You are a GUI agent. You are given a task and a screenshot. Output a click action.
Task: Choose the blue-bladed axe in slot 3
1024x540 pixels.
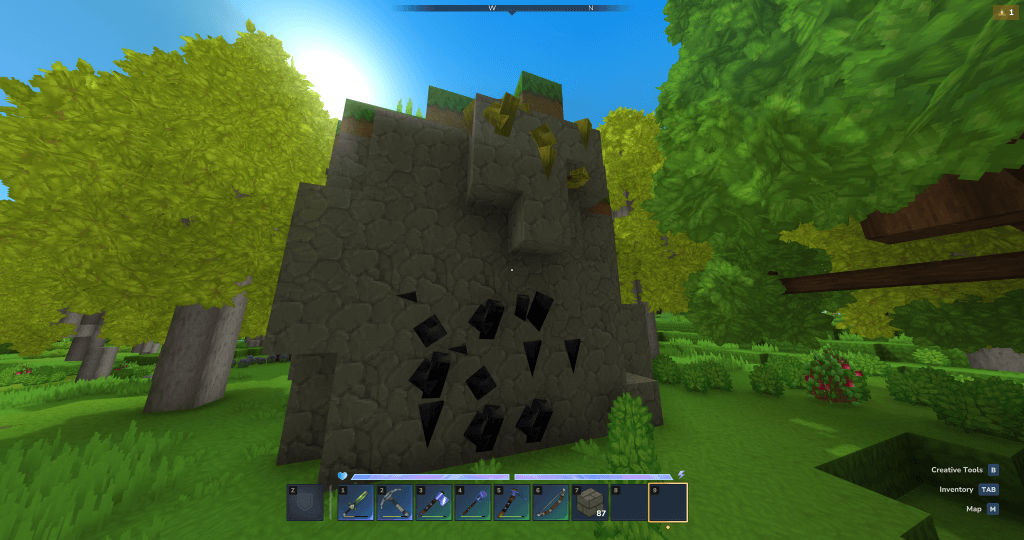tap(434, 502)
